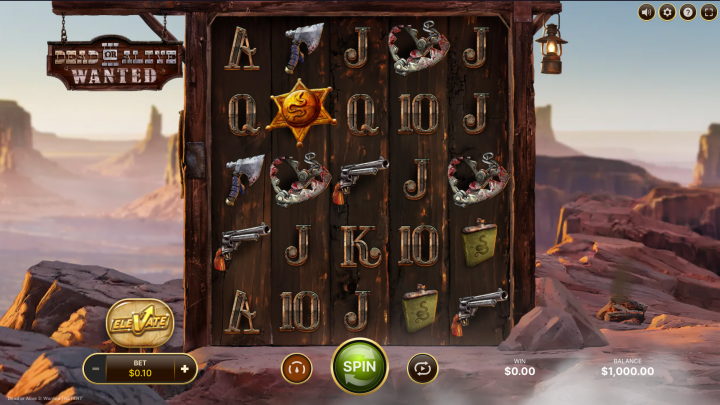Viewport: 720px width, 405px height.
Task: Open the autoplay loop button
Action: [423, 368]
